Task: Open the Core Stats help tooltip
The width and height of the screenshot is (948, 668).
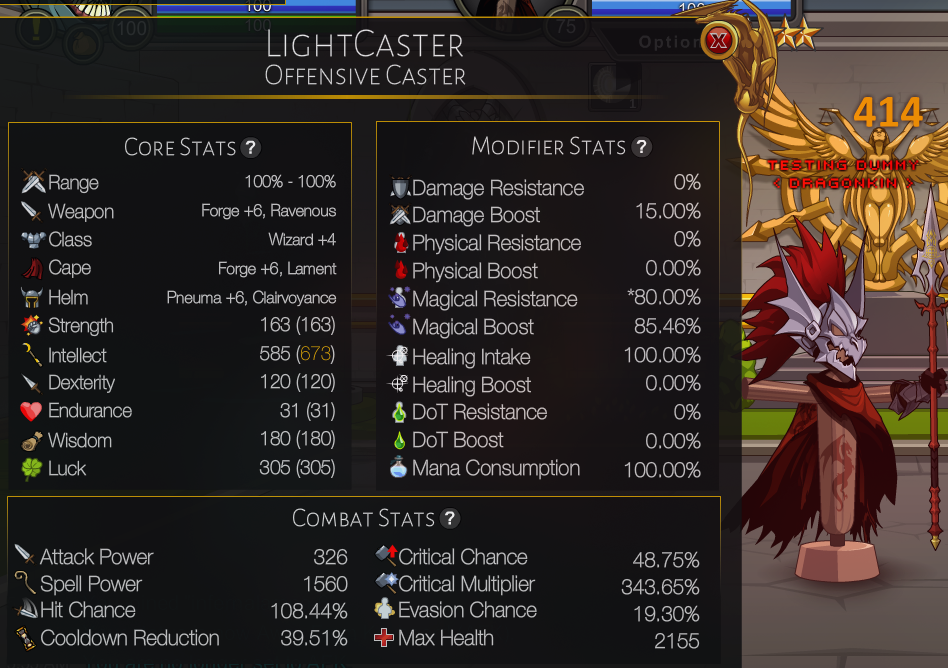Action: (x=251, y=148)
